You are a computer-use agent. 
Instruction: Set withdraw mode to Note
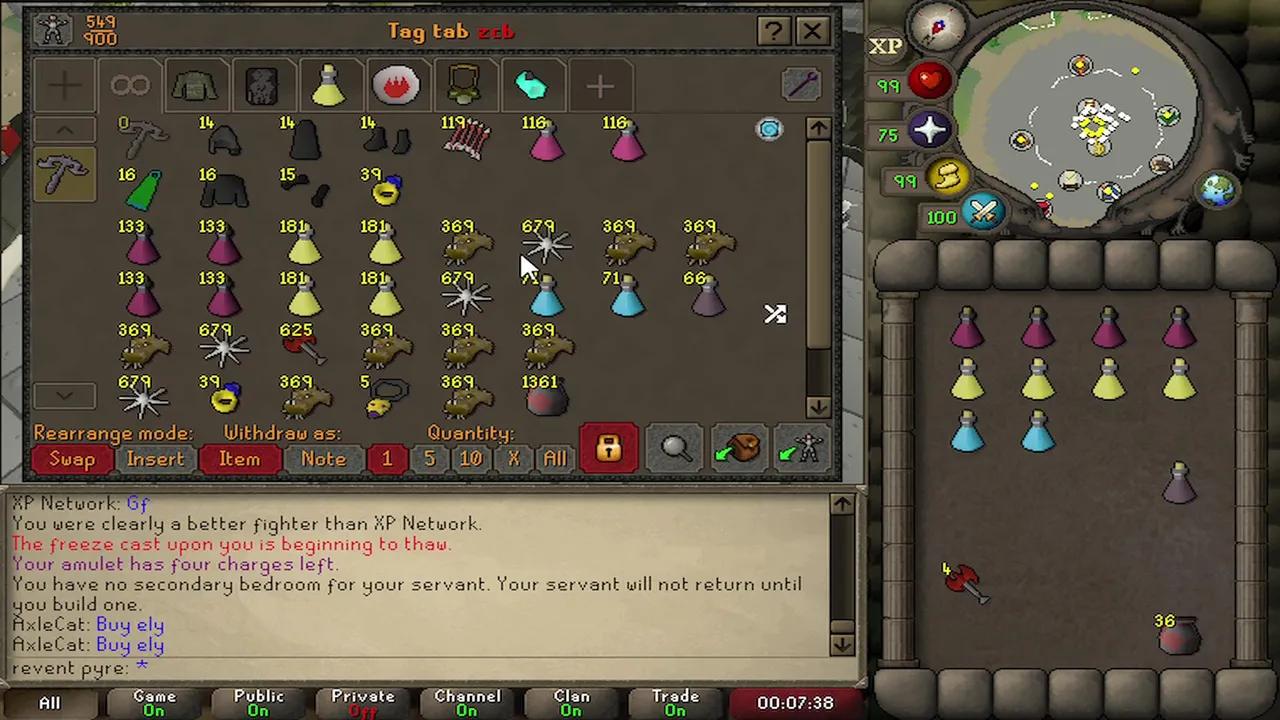click(x=323, y=458)
